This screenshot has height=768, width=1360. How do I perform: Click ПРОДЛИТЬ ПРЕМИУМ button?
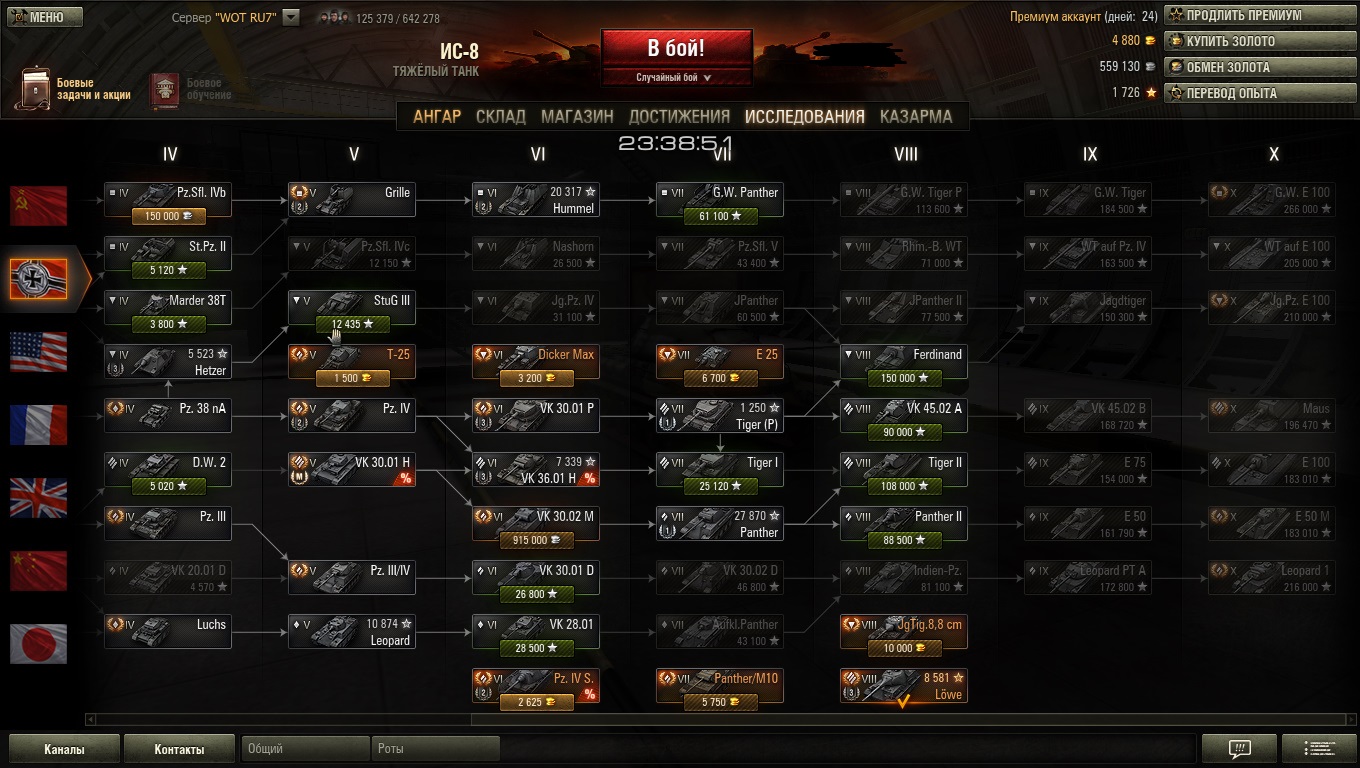[1262, 16]
